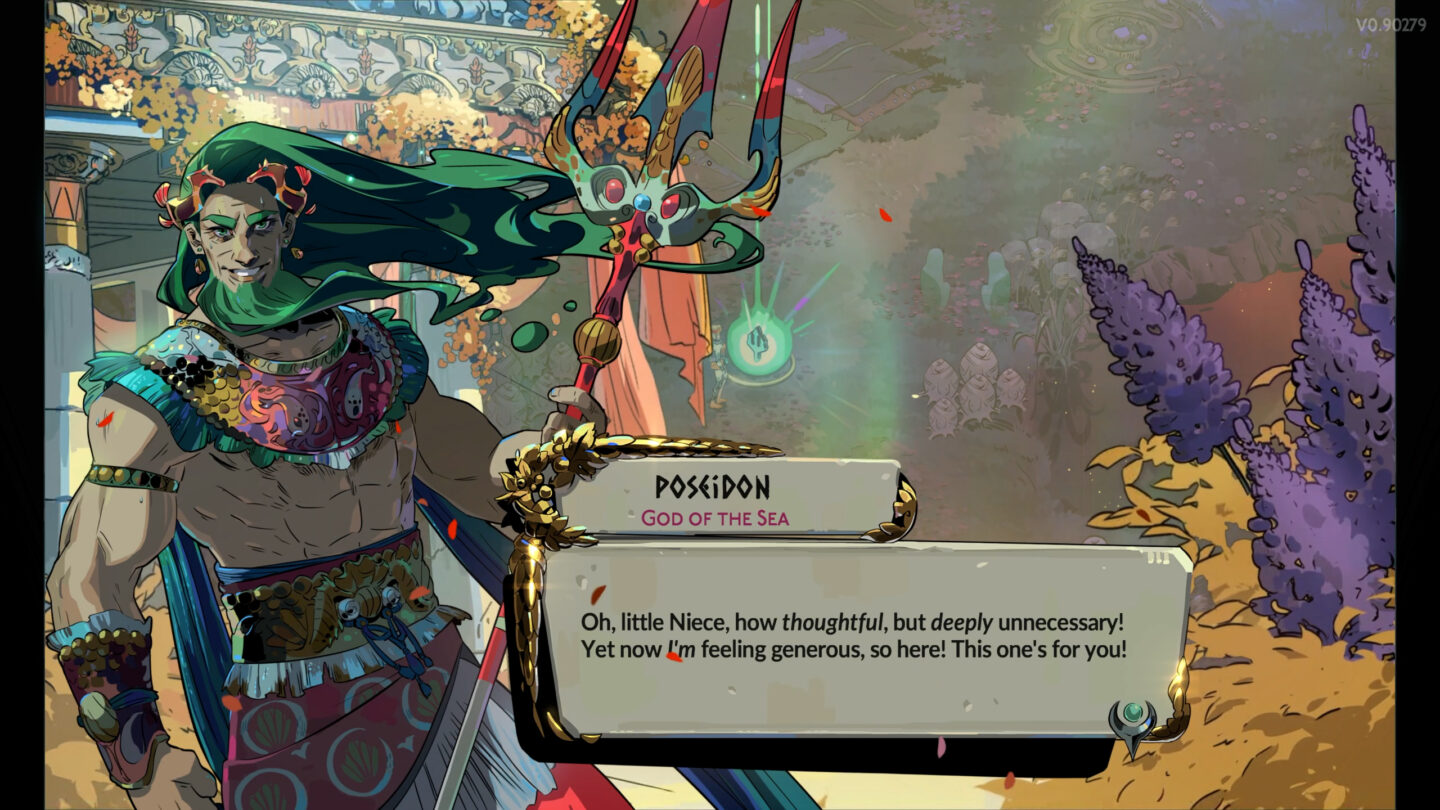Click the trident symbol inside the green boon orb
This screenshot has height=810, width=1440.
[x=757, y=342]
